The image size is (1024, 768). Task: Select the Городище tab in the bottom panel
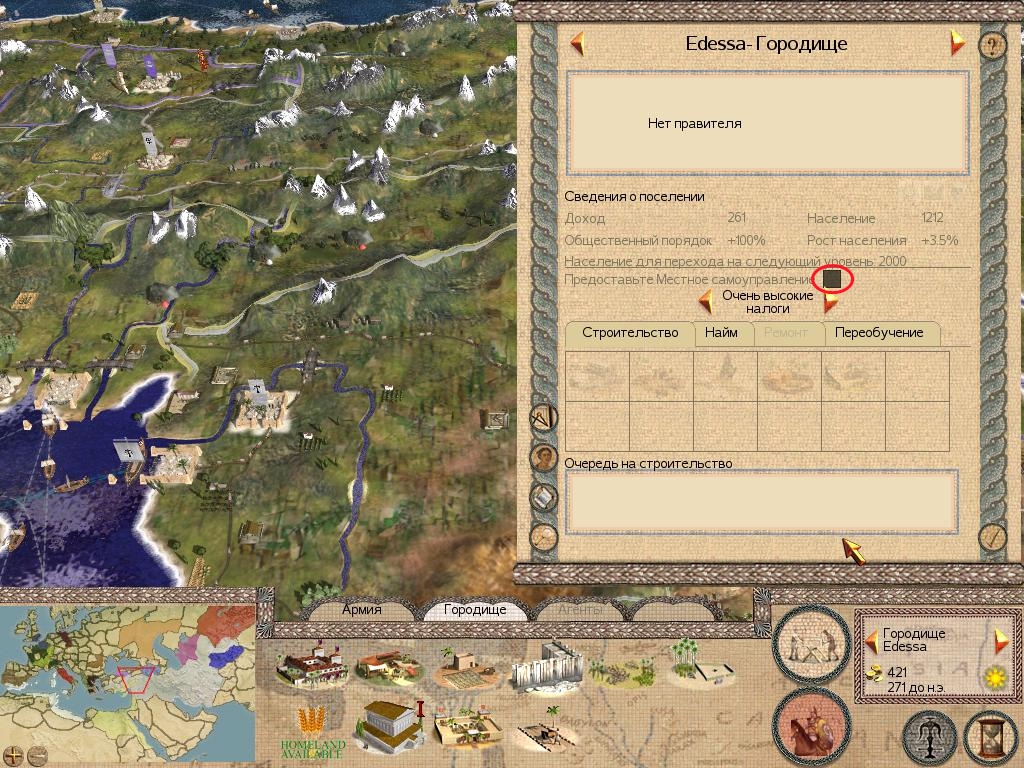pos(475,610)
